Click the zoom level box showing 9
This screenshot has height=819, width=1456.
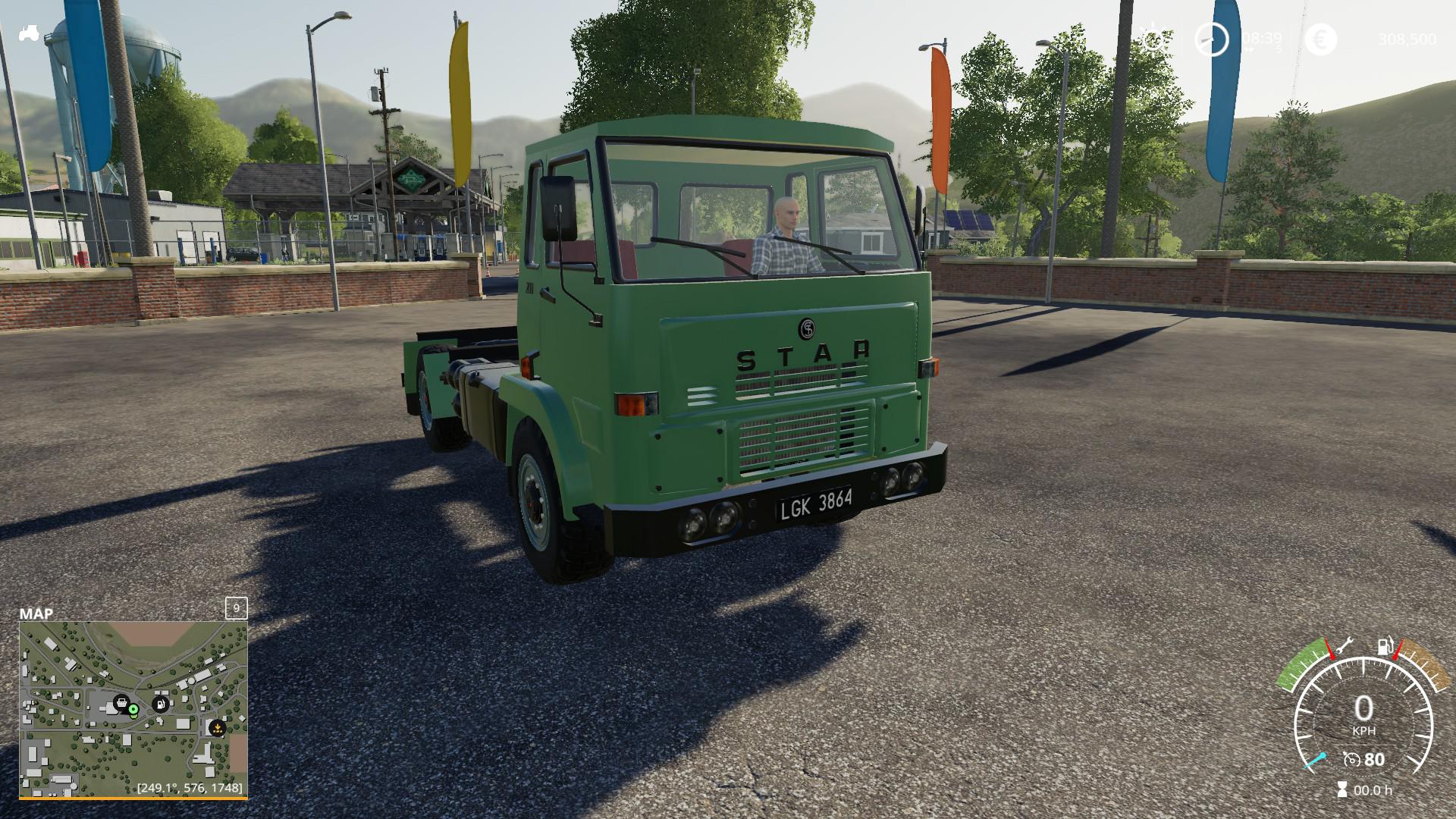(x=237, y=608)
